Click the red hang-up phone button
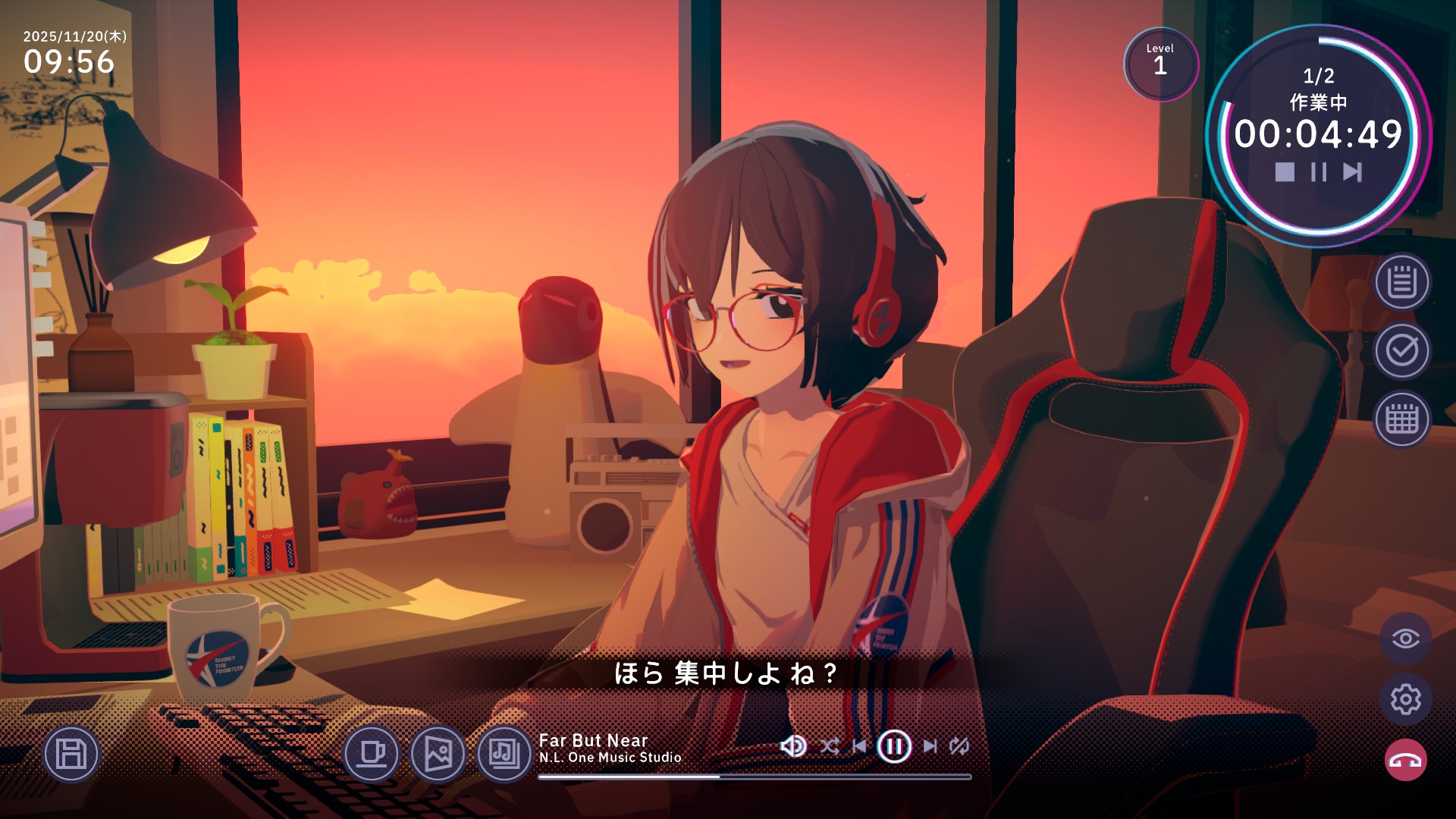Image resolution: width=1456 pixels, height=819 pixels. pos(1405,761)
